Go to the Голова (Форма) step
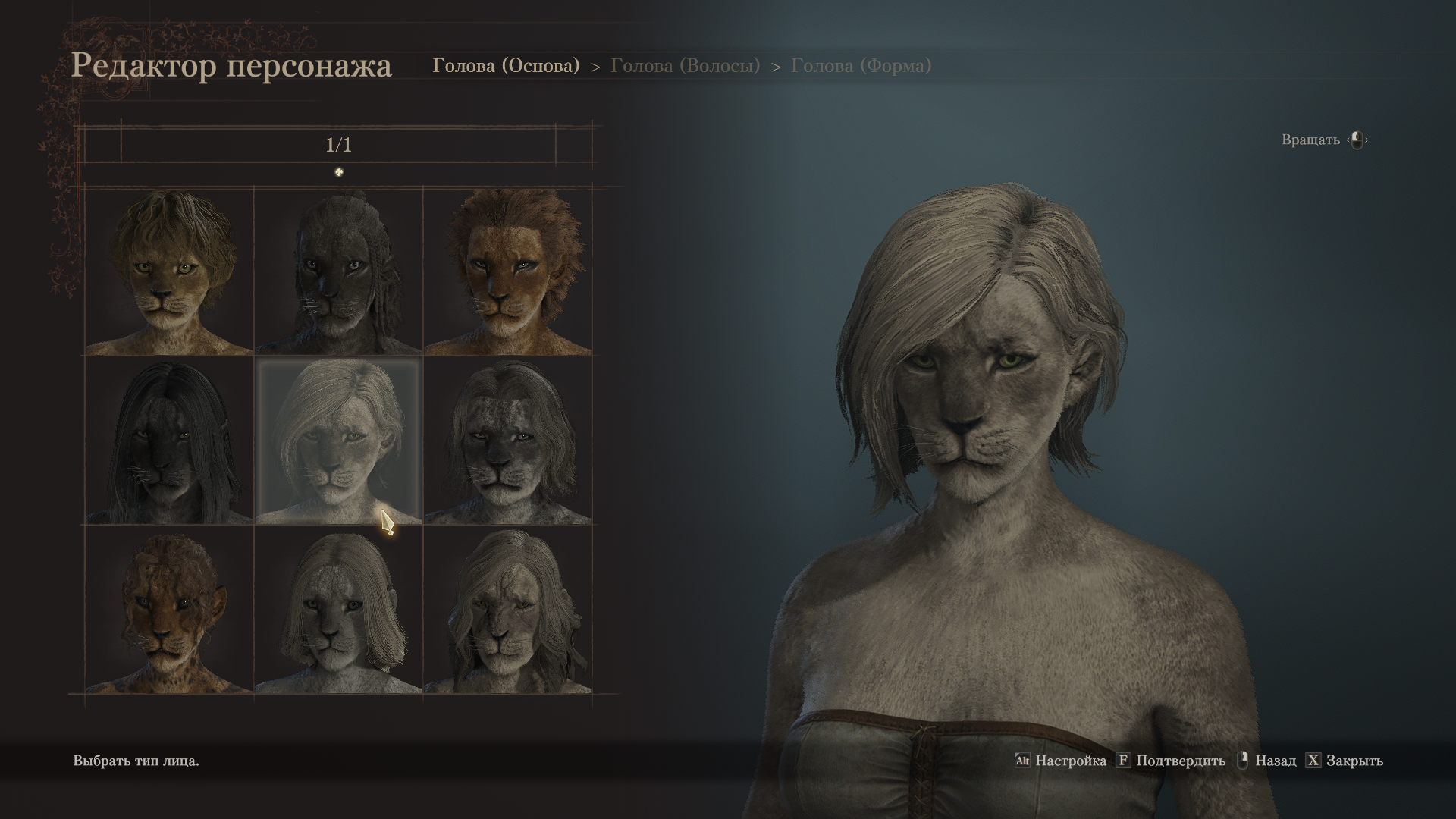Screen dimensions: 1456x819 pyautogui.click(x=861, y=66)
